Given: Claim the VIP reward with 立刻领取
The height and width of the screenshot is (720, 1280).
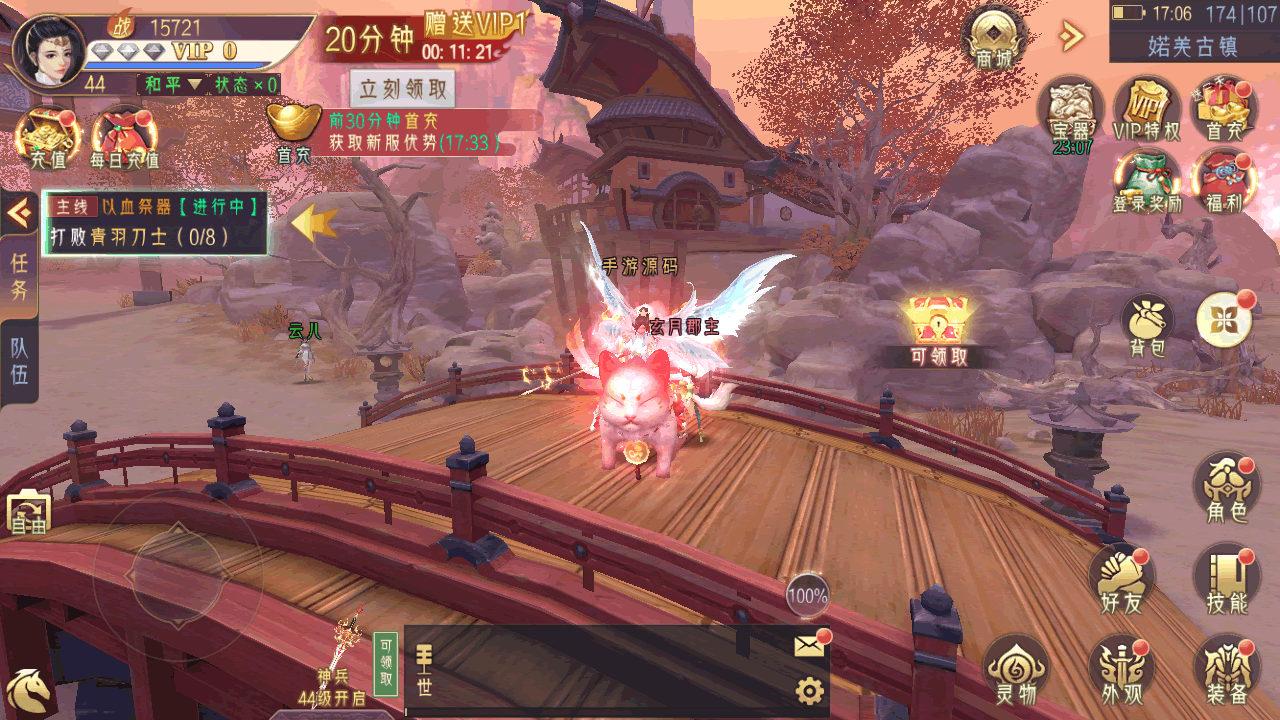Looking at the screenshot, I should [x=403, y=88].
